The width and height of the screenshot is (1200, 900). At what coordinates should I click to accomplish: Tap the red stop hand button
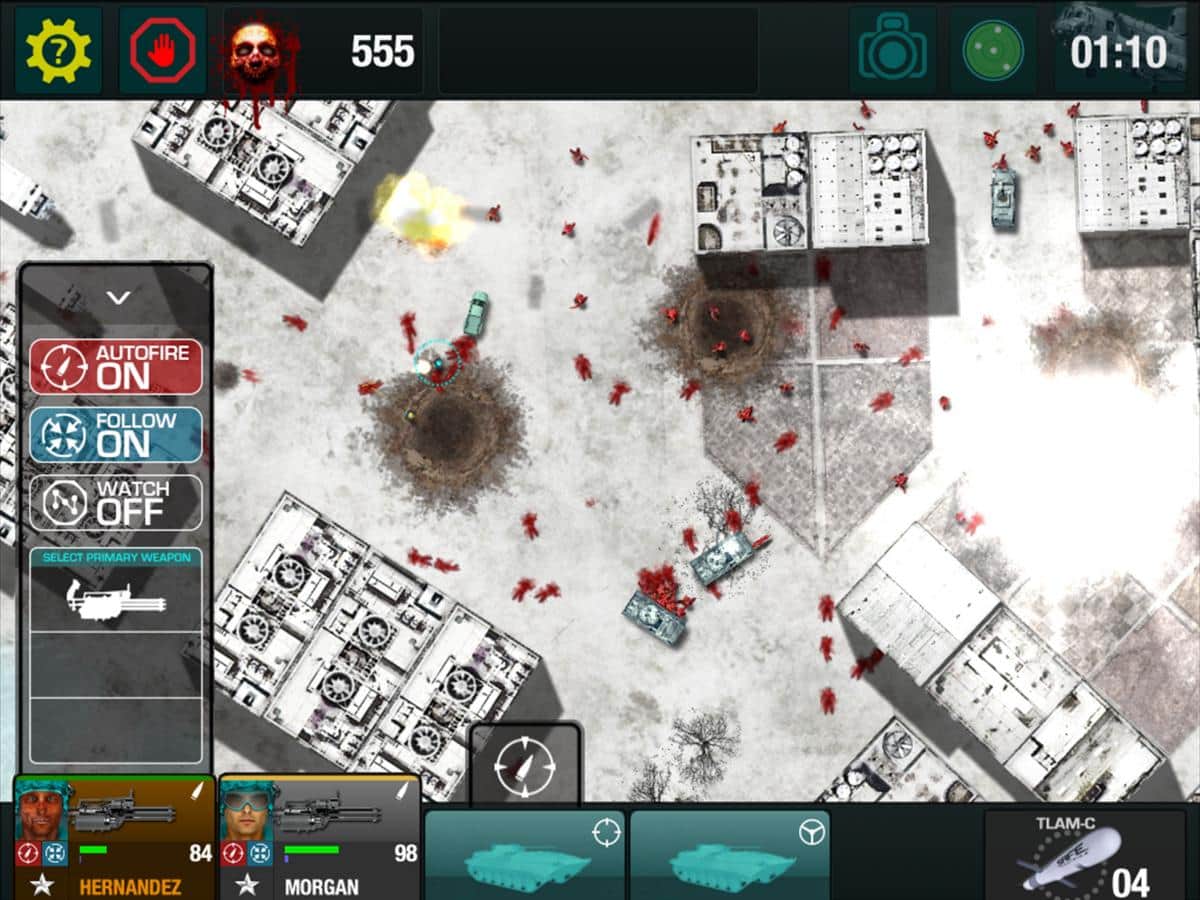(162, 50)
